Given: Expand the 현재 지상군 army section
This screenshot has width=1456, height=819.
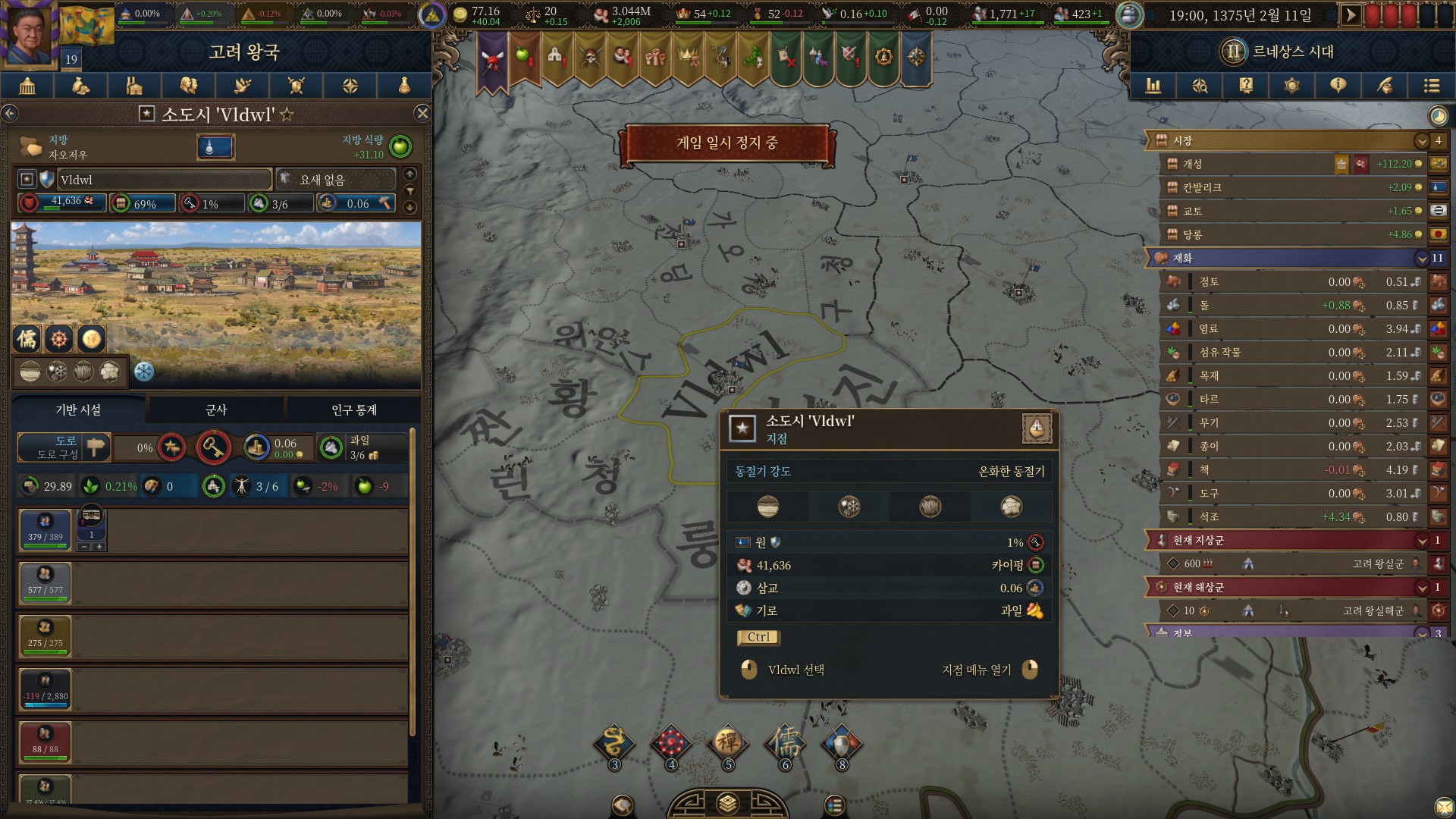Looking at the screenshot, I should tap(1423, 541).
